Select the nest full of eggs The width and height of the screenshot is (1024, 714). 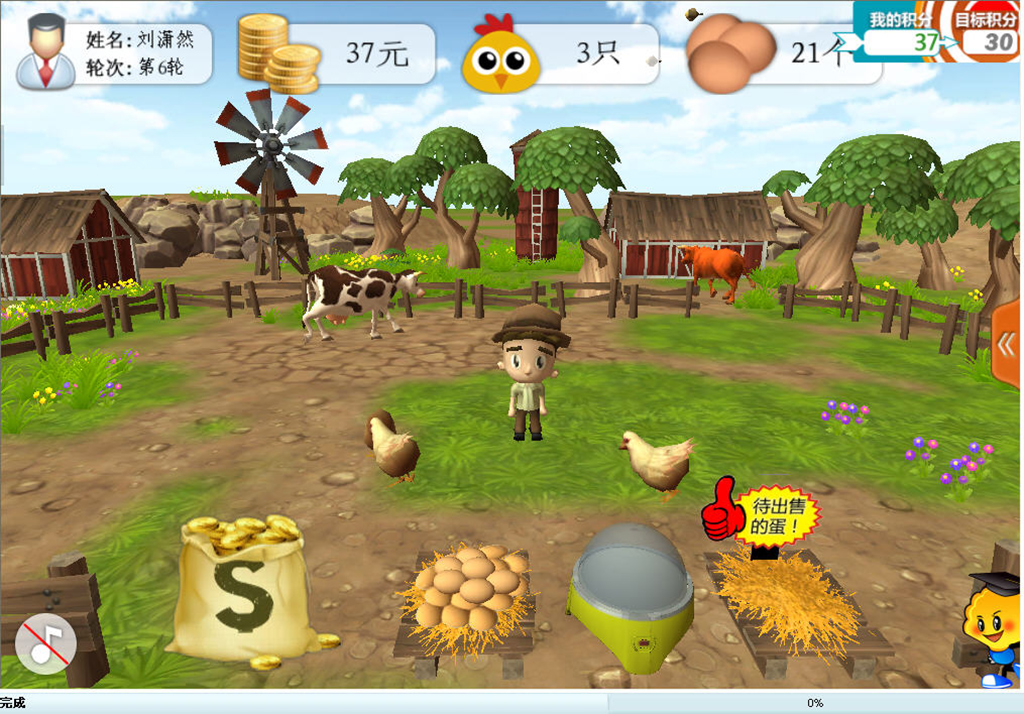click(468, 590)
